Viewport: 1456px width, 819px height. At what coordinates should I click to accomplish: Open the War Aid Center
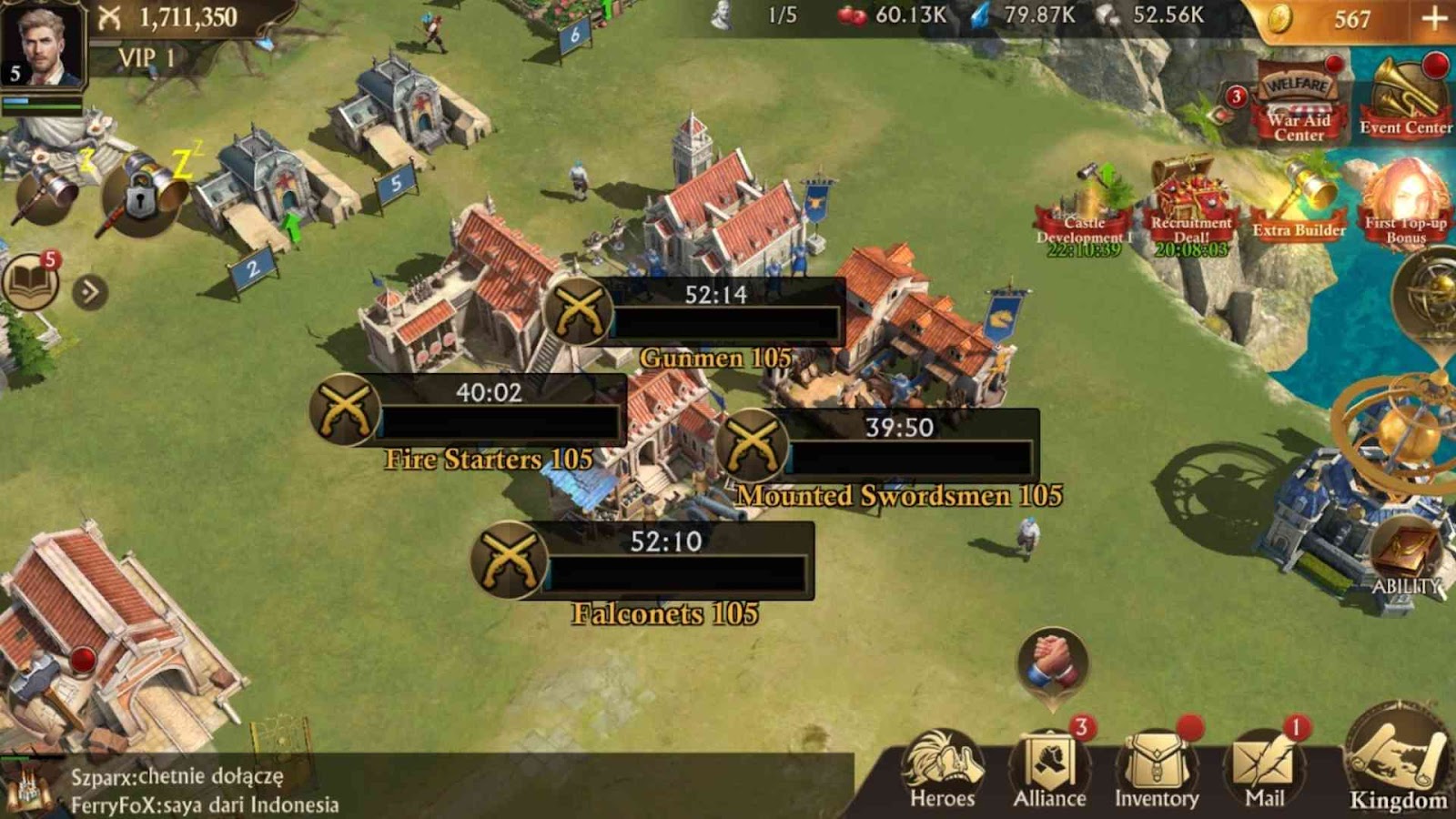pos(1299,105)
